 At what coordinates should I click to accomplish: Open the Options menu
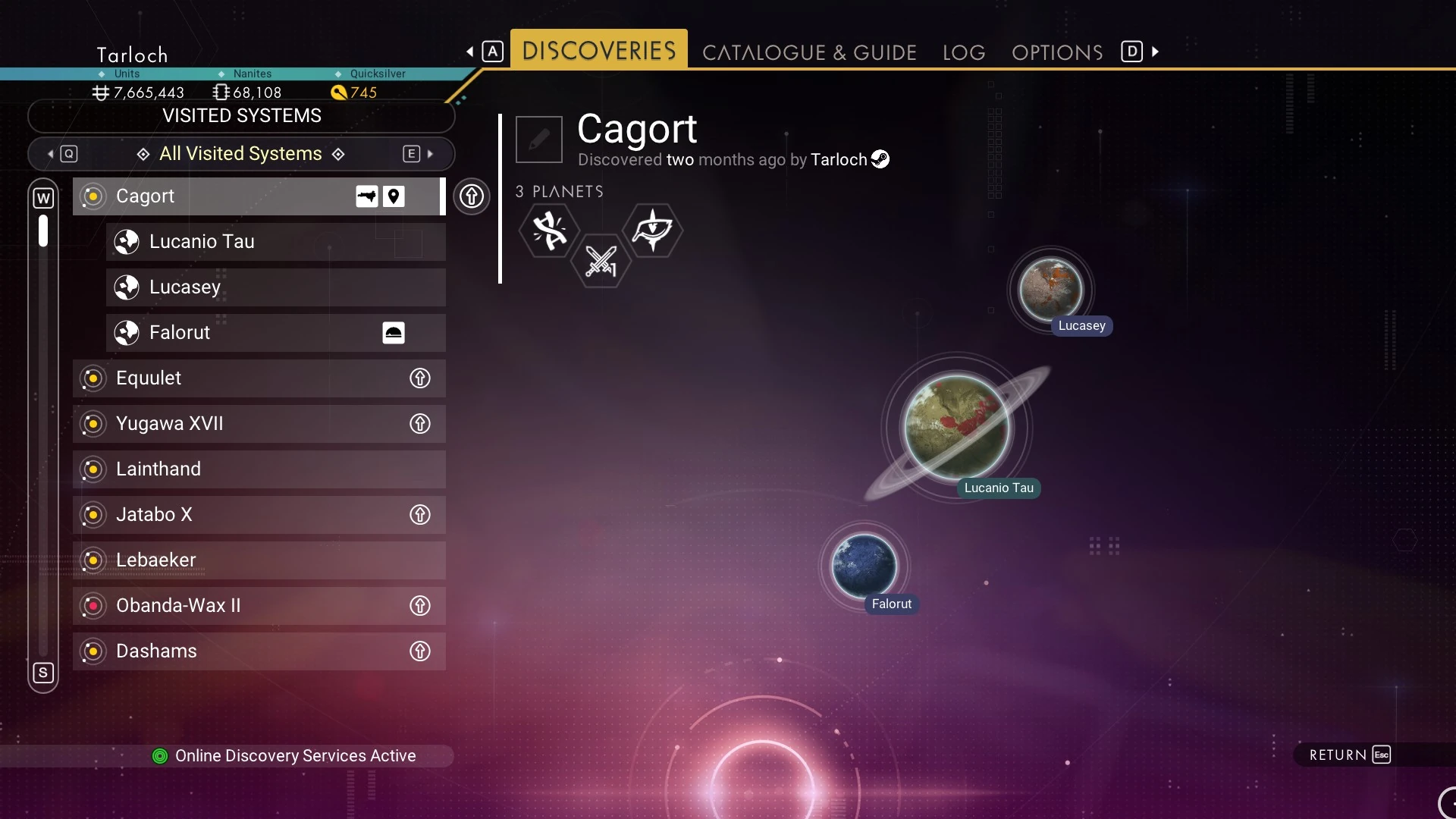[x=1057, y=52]
